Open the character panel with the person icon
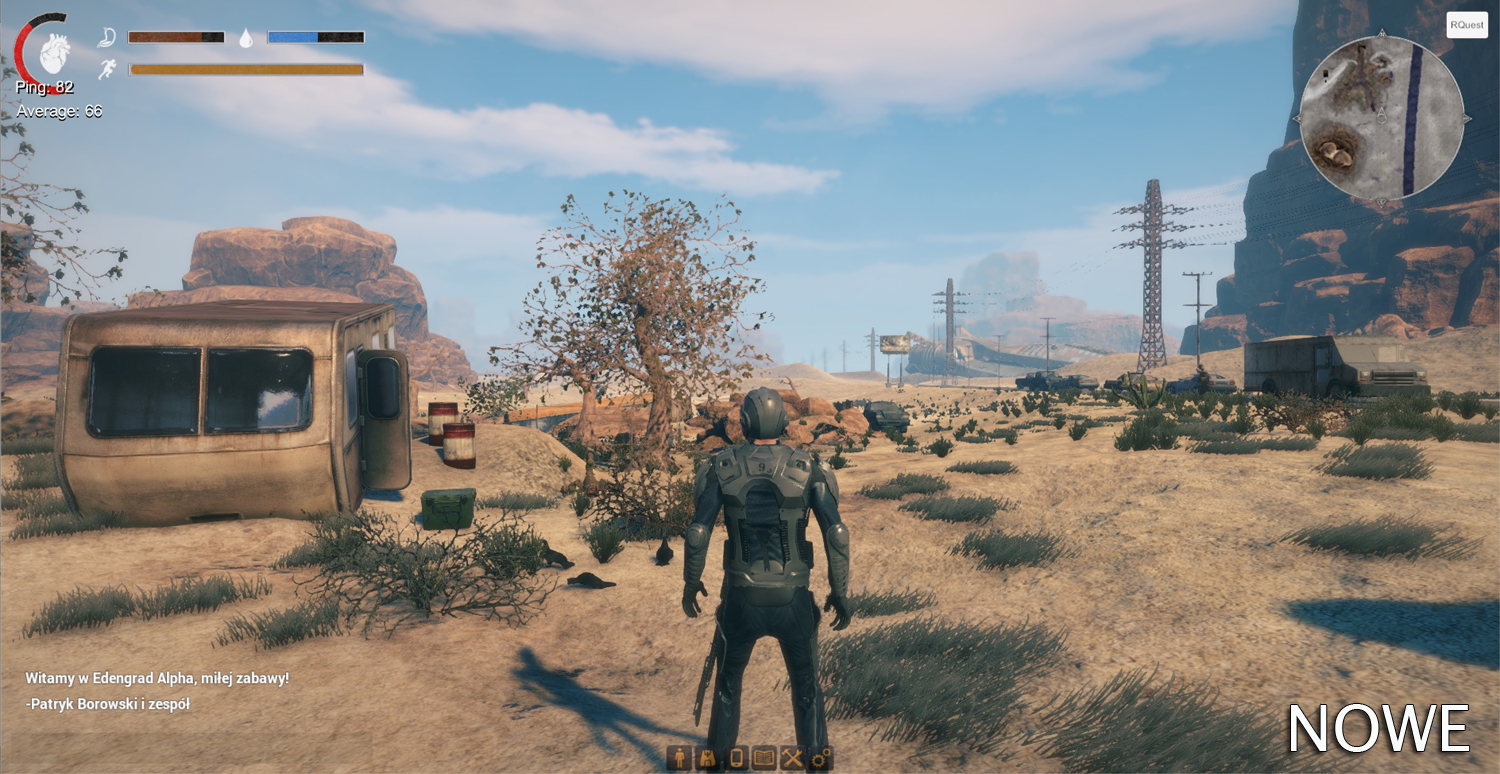The image size is (1500, 774). (x=681, y=758)
